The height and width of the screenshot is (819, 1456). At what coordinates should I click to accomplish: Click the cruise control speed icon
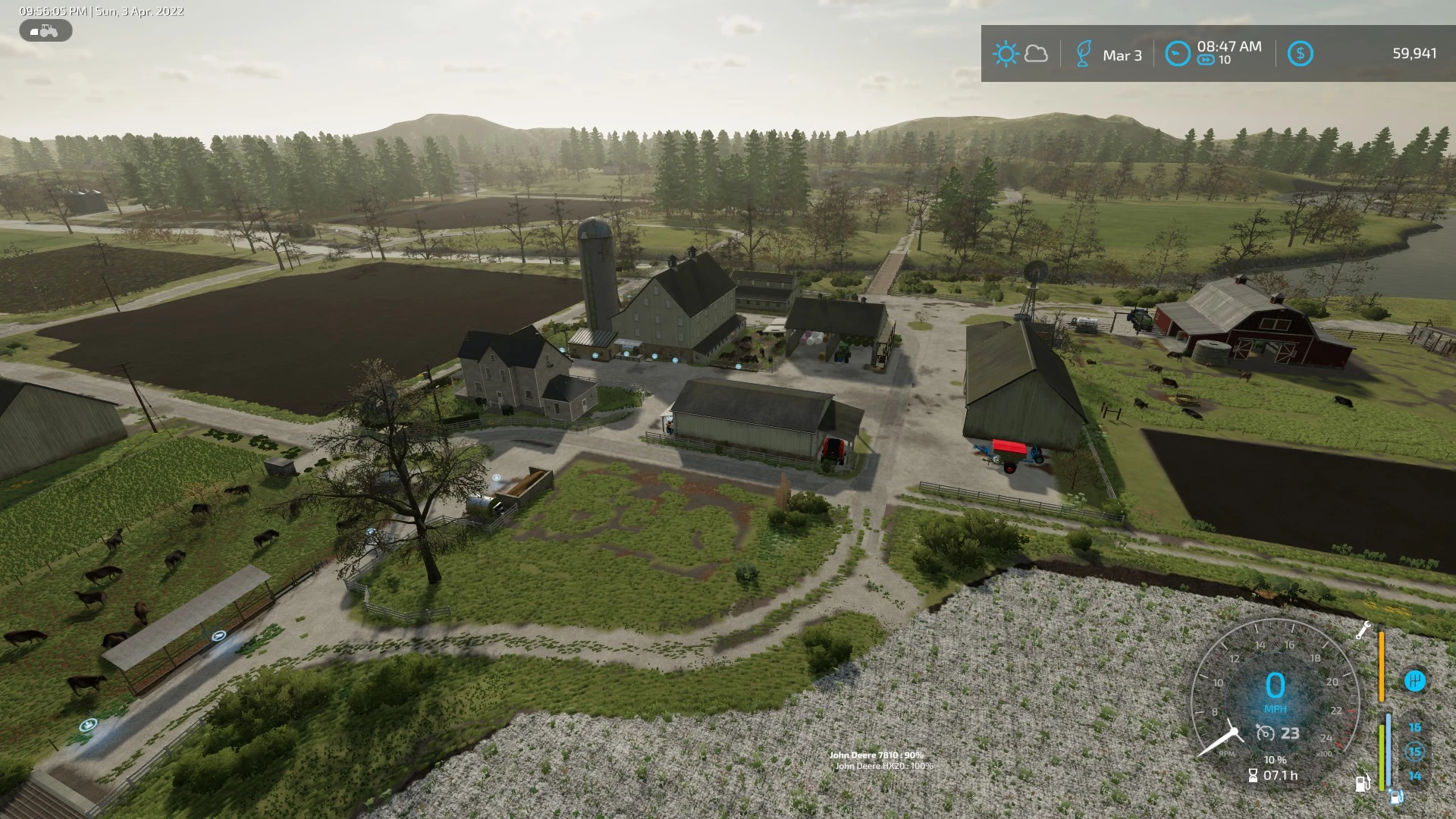pyautogui.click(x=1265, y=733)
